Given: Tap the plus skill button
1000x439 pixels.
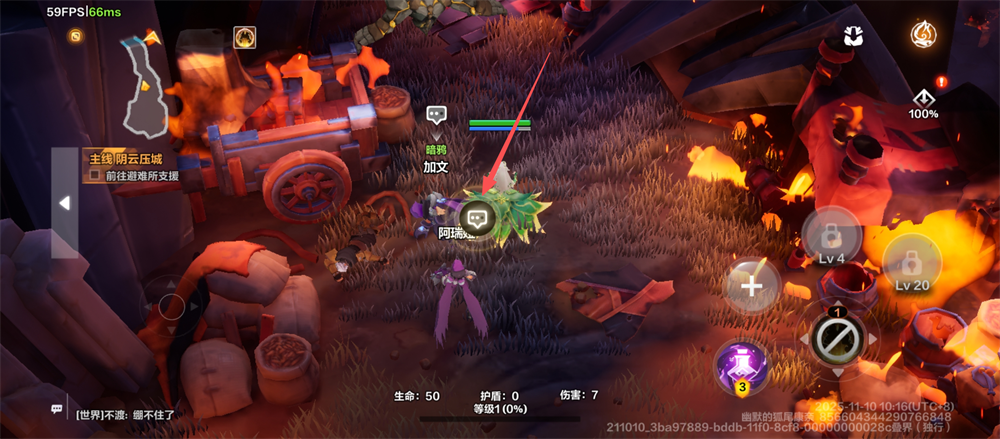Looking at the screenshot, I should point(752,286).
